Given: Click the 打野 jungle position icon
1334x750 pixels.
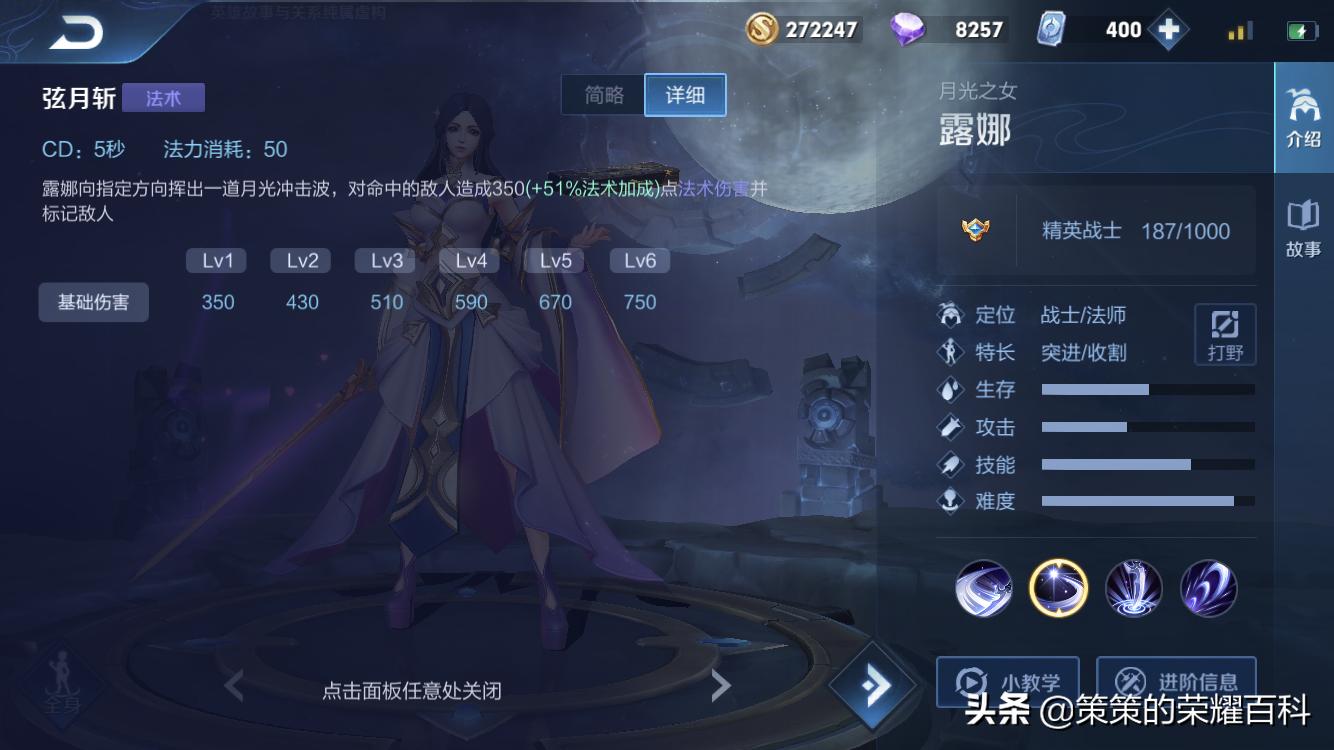Looking at the screenshot, I should [x=1224, y=334].
